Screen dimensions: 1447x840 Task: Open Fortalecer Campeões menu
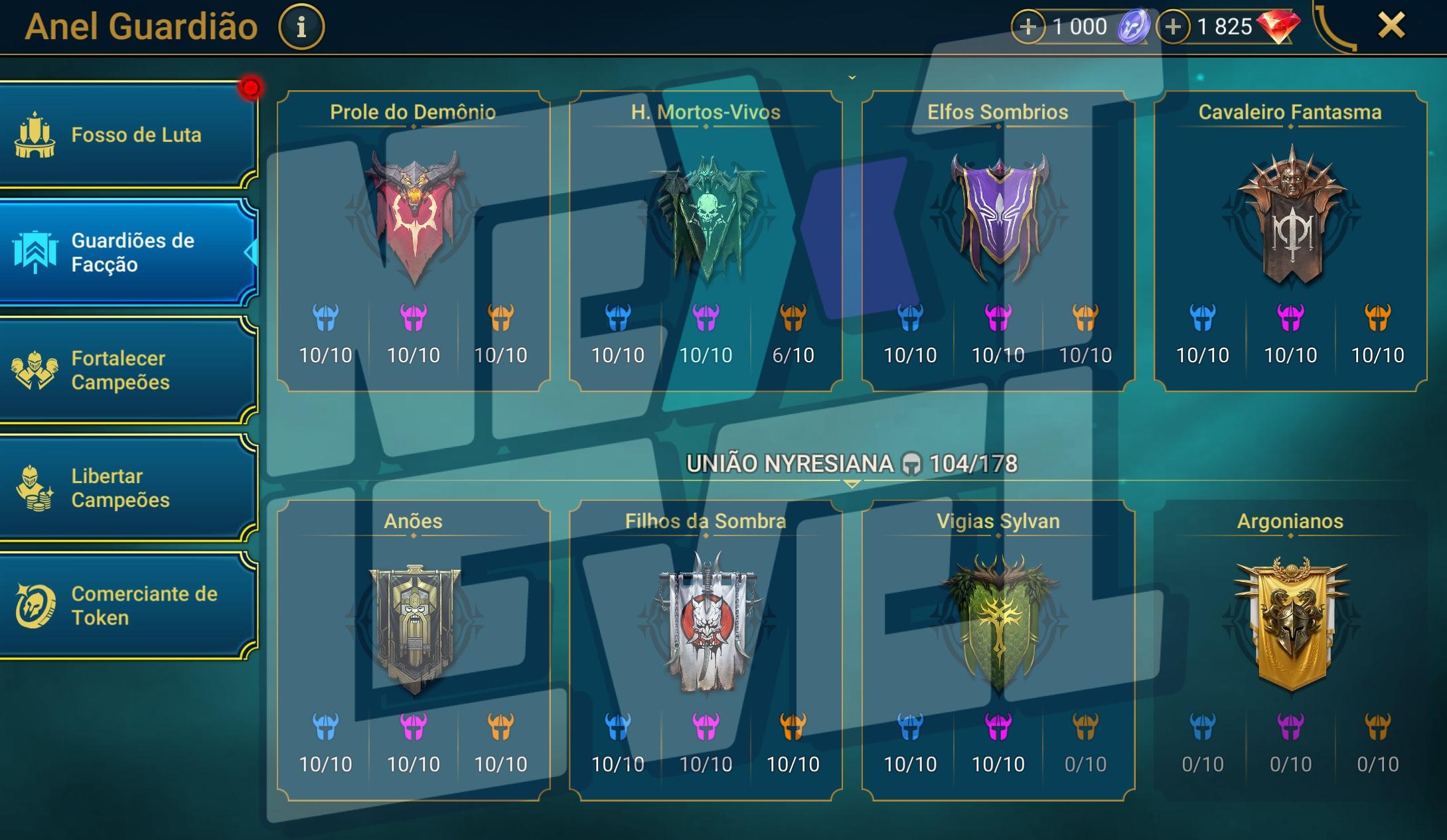tap(126, 370)
